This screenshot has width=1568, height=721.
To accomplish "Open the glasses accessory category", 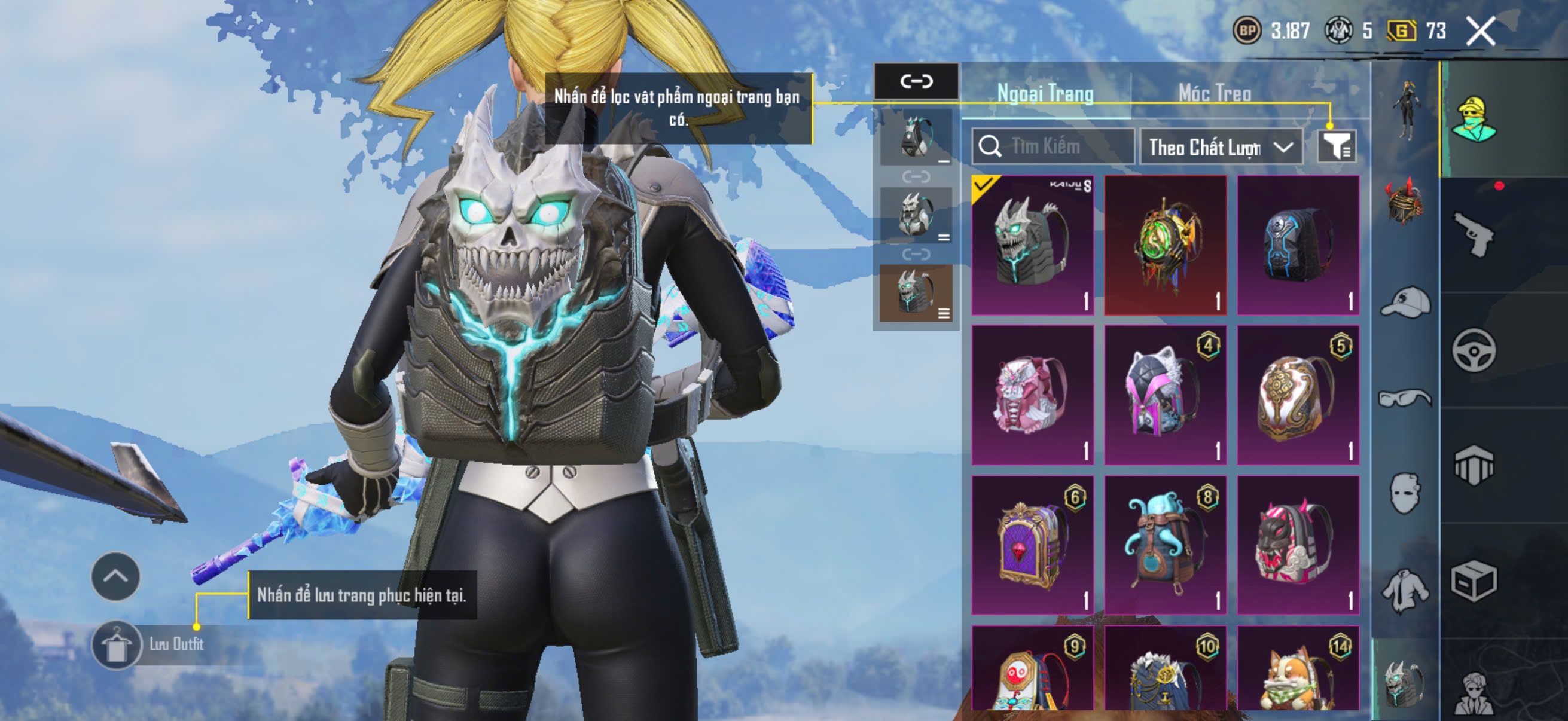I will [x=1405, y=399].
